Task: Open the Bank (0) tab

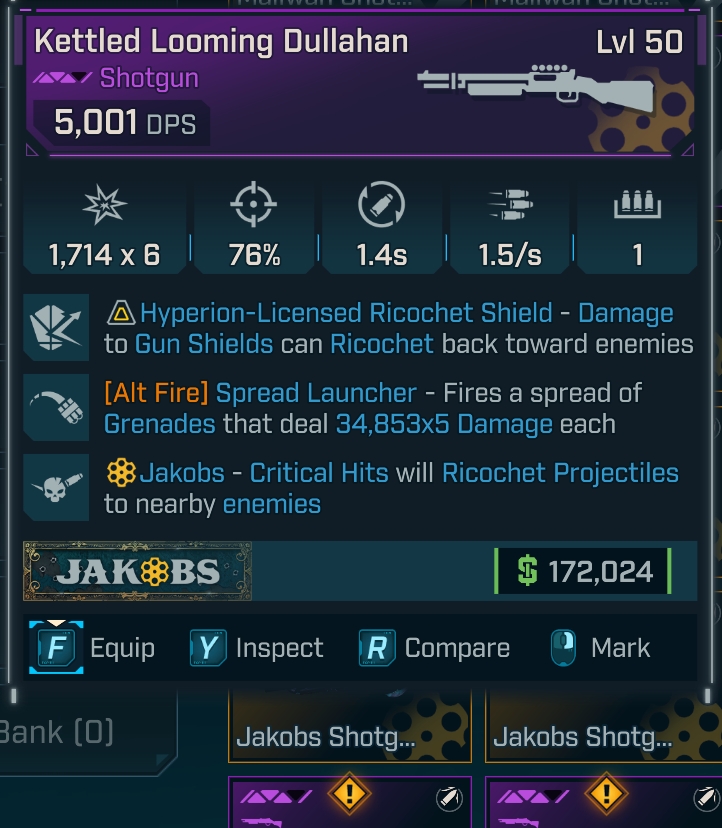Action: pos(60,732)
